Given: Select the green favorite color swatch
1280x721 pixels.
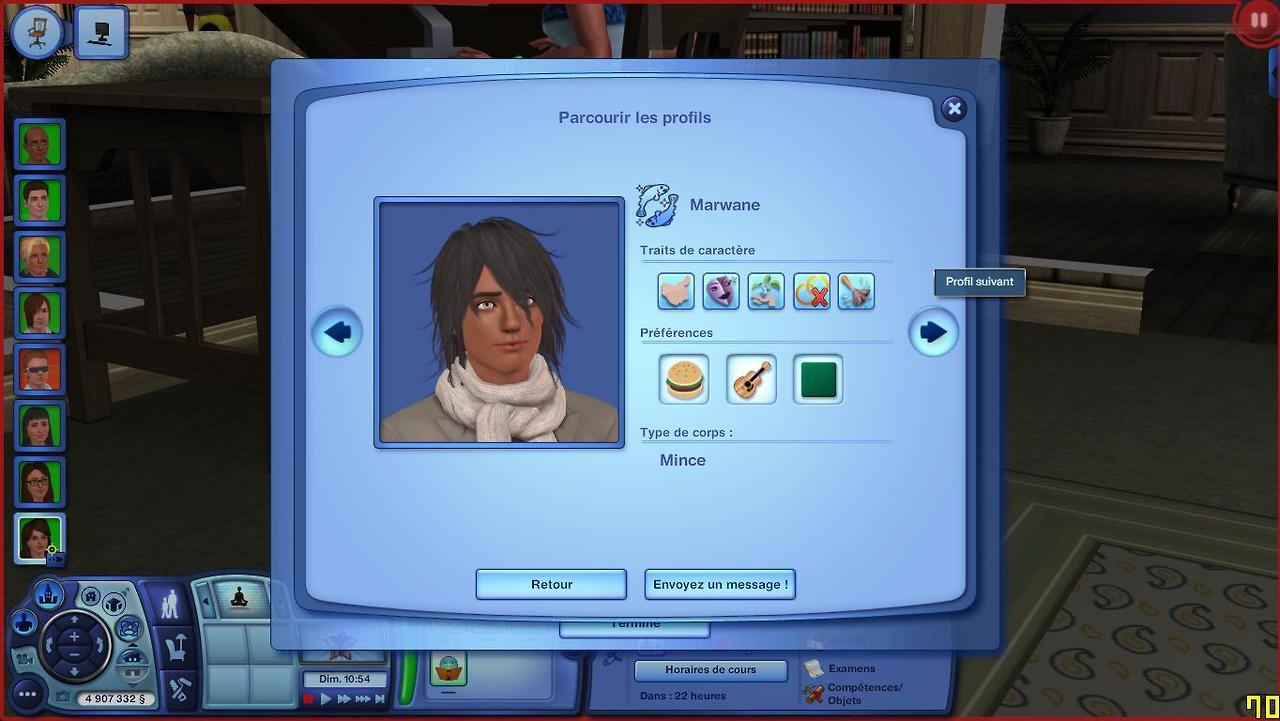Looking at the screenshot, I should 818,380.
